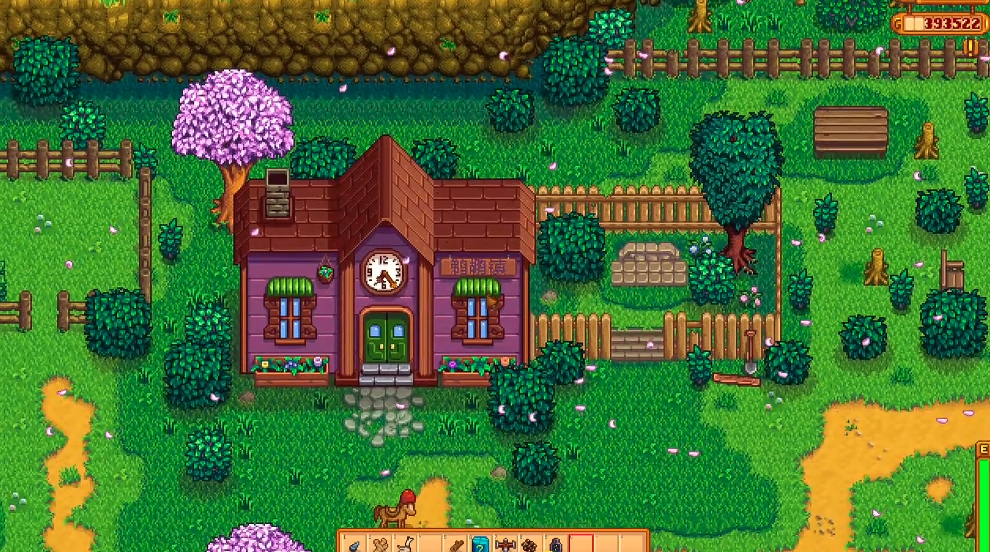
Task: Select the first hotbar slot with gray tool
Action: pyautogui.click(x=355, y=544)
